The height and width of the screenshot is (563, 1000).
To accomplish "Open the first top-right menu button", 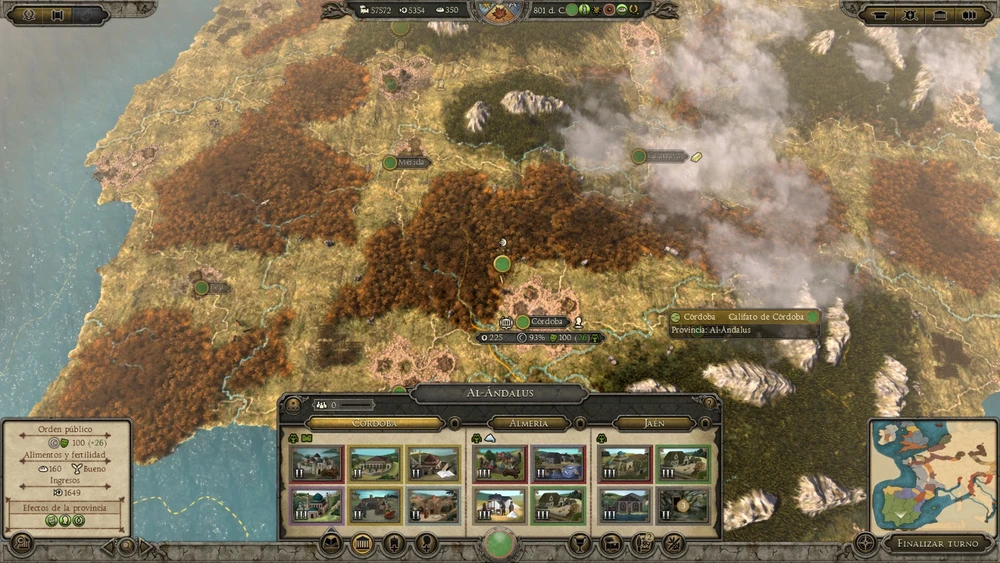I will (881, 15).
